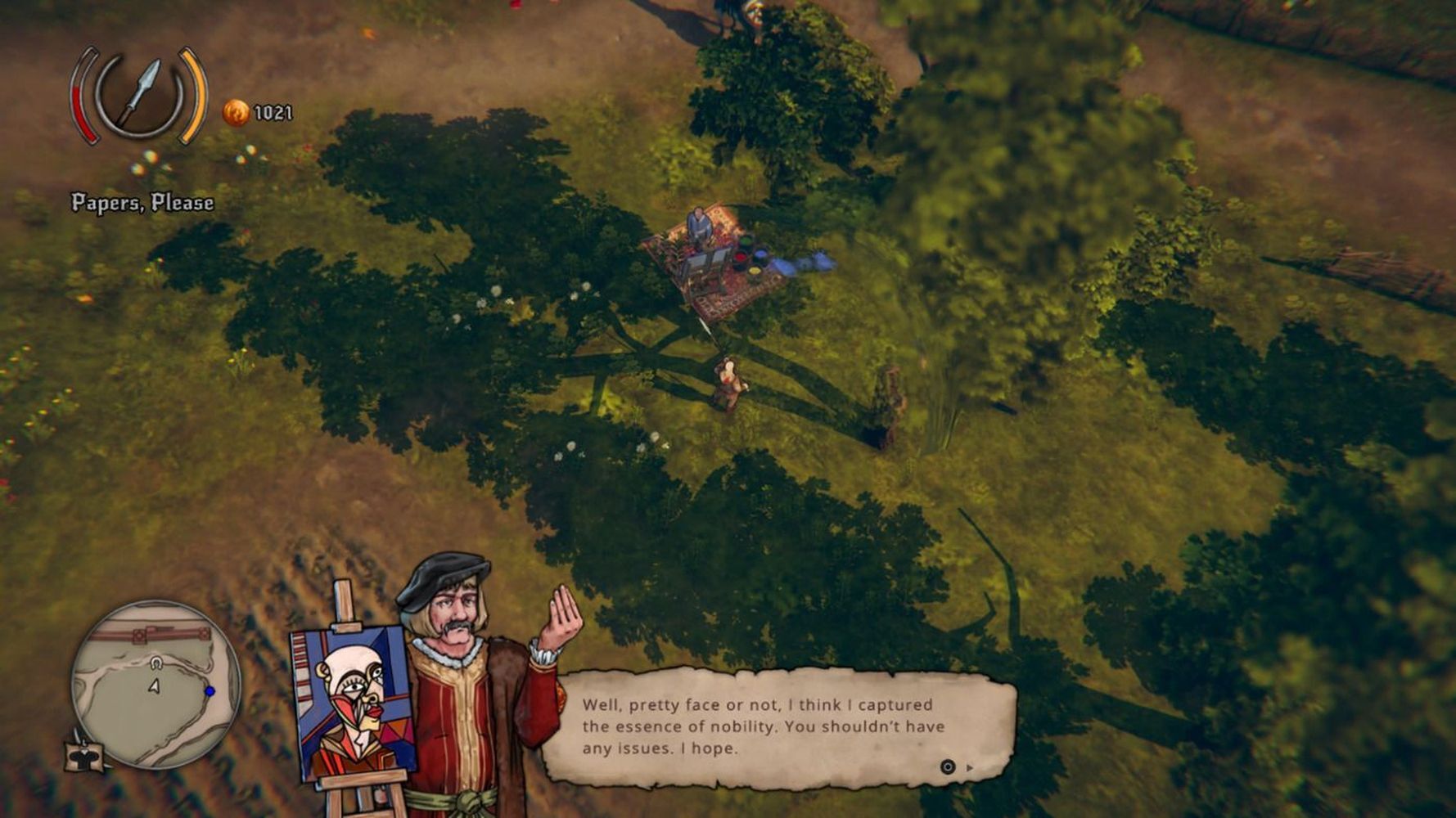Click the circular minimap
This screenshot has height=818, width=1456.
coord(155,684)
